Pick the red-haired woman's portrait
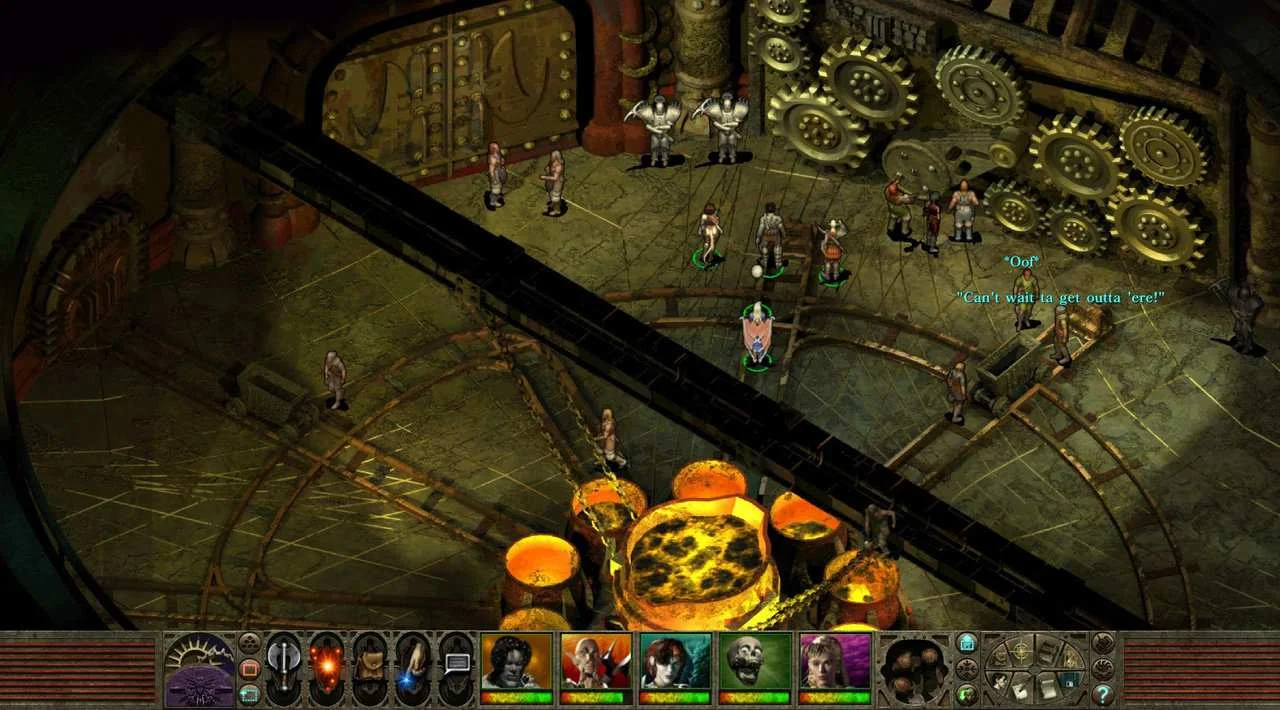Viewport: 1280px width, 710px height. click(x=676, y=662)
